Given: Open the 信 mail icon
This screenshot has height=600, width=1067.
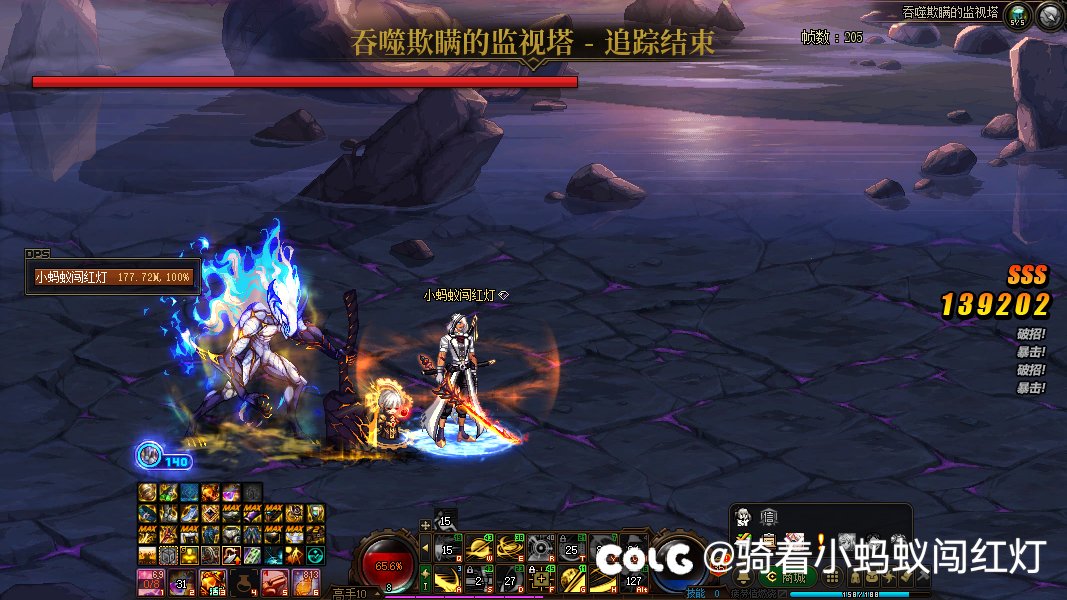Looking at the screenshot, I should coord(769,517).
